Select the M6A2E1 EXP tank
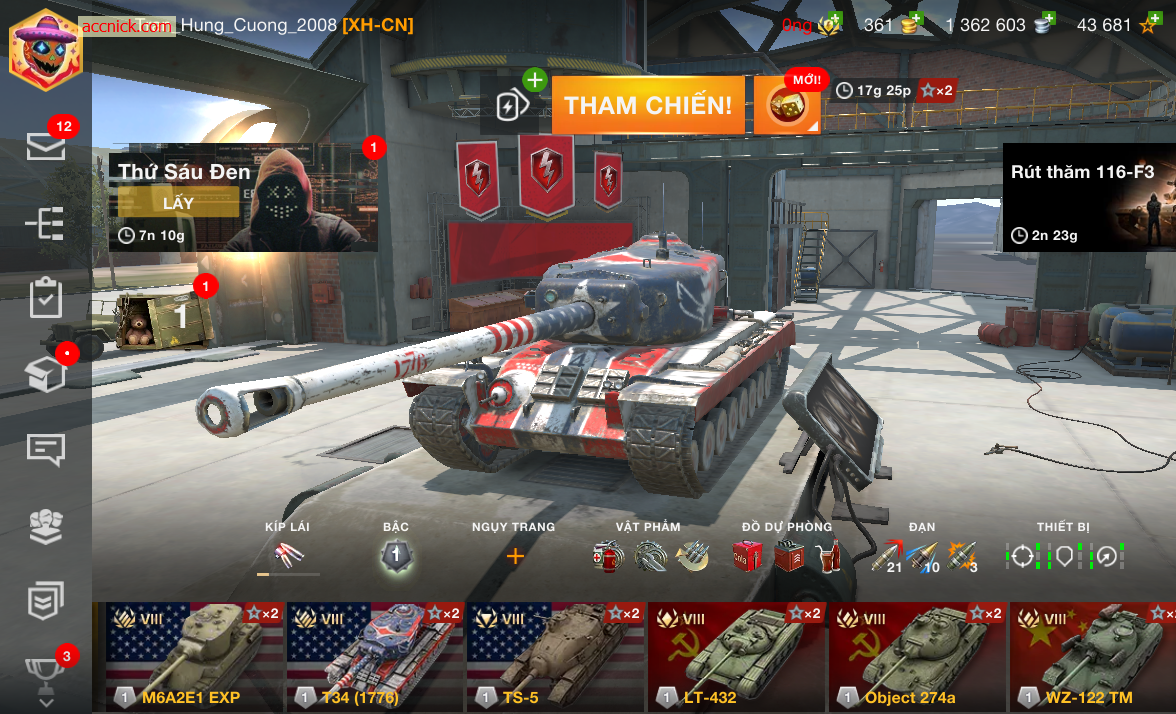Viewport: 1176px width, 714px height. pyautogui.click(x=189, y=656)
